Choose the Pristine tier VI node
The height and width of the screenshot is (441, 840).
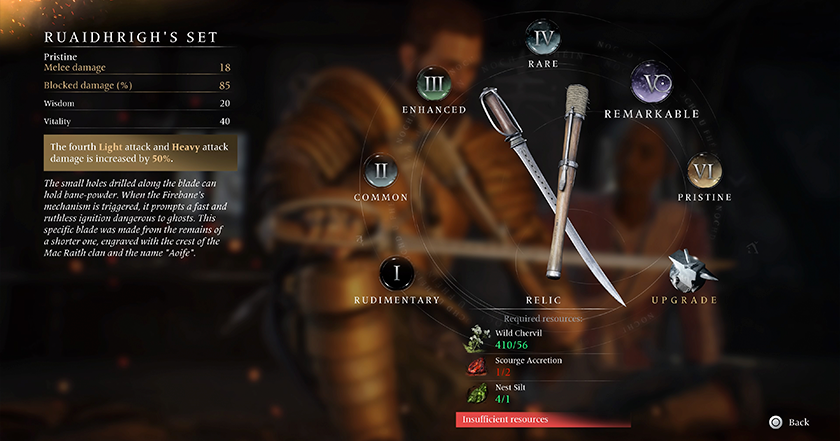coord(706,172)
